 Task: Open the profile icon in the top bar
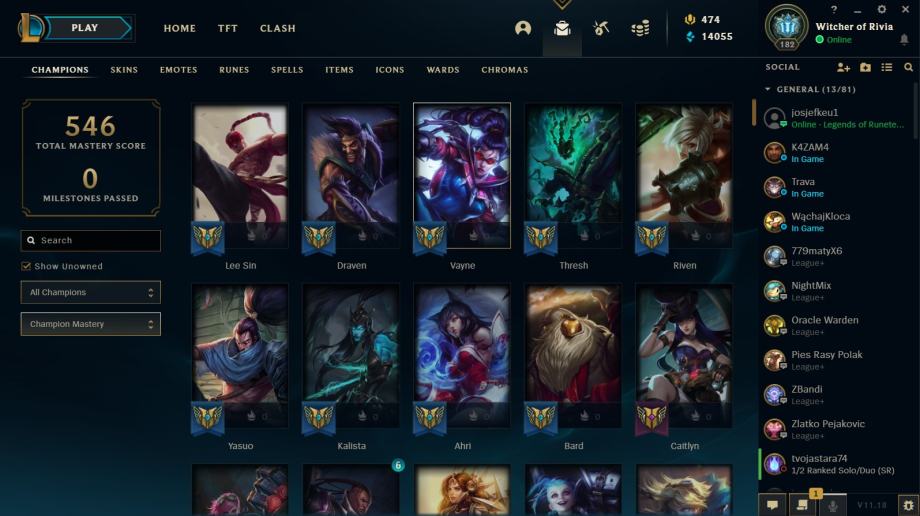click(x=523, y=28)
